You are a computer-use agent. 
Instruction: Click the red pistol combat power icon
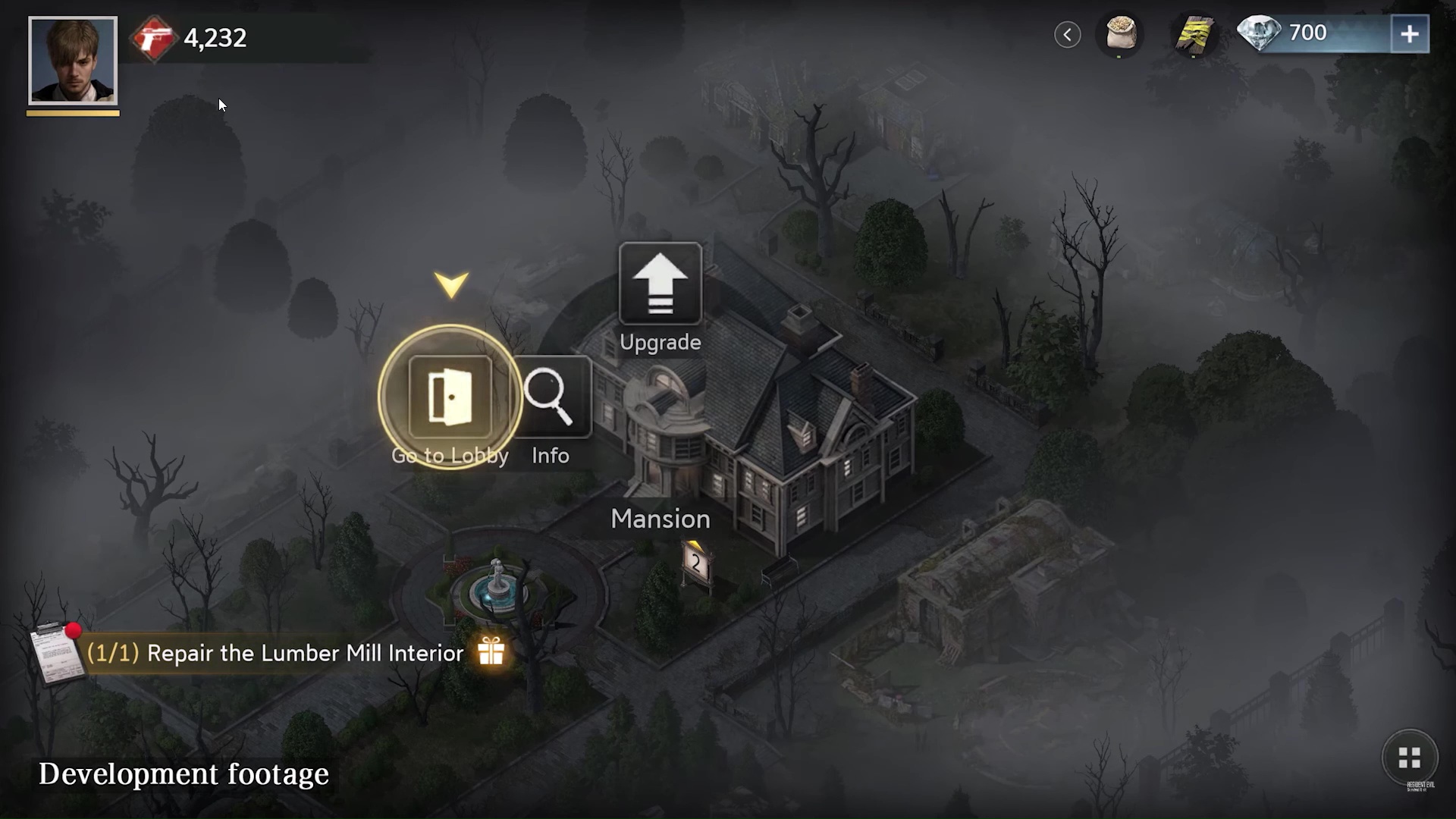(154, 38)
